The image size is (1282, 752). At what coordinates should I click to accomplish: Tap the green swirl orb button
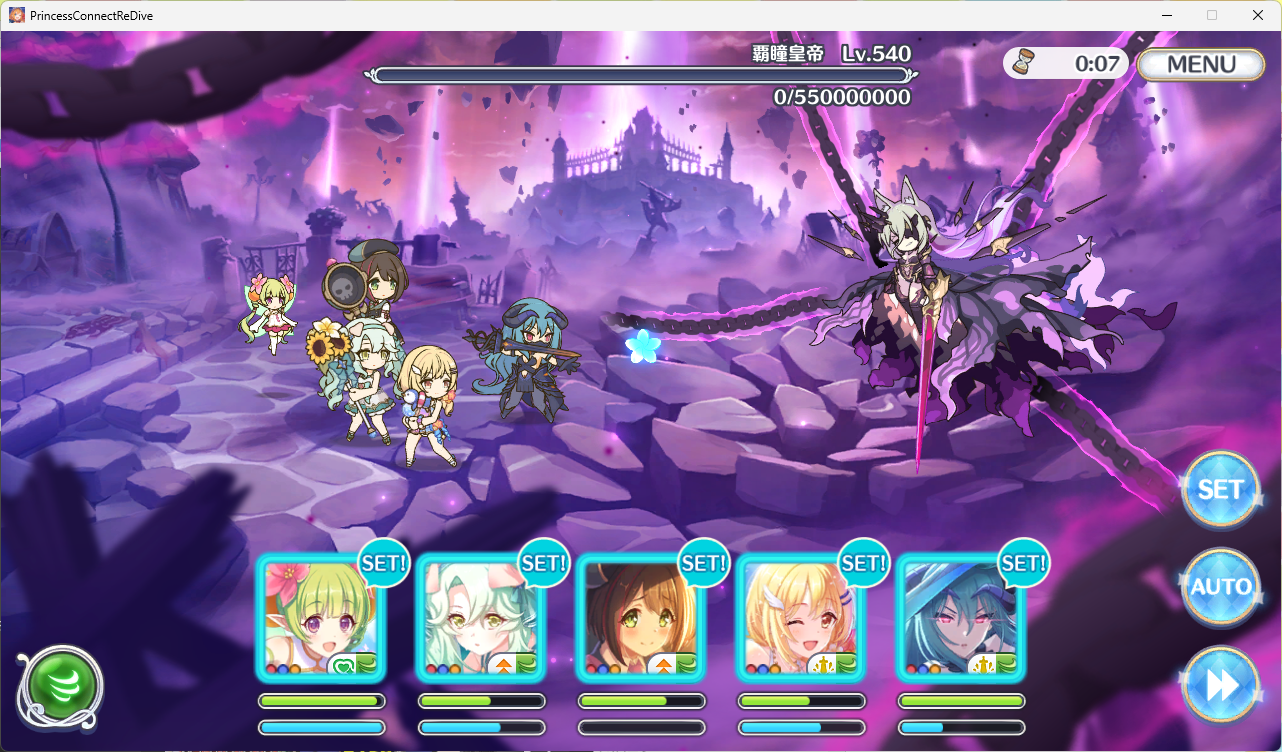[59, 685]
